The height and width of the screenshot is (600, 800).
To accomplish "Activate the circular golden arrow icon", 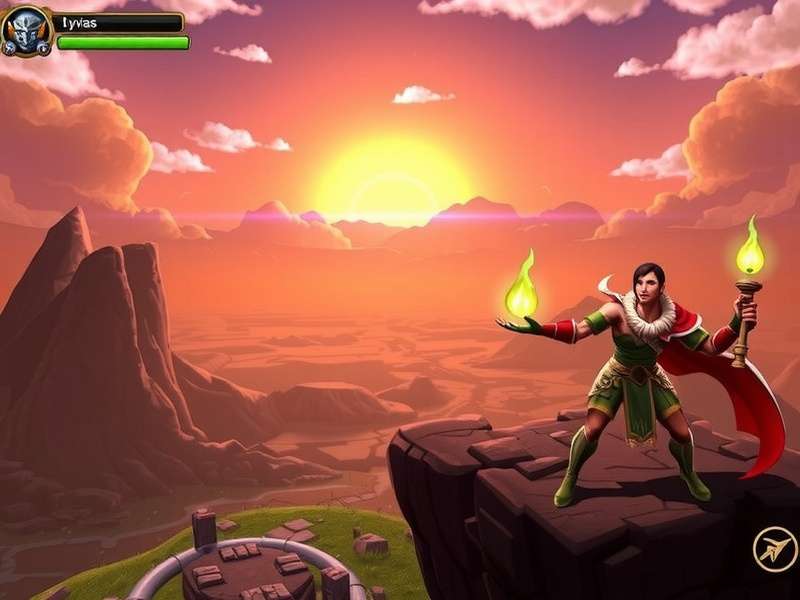I will point(775,550).
